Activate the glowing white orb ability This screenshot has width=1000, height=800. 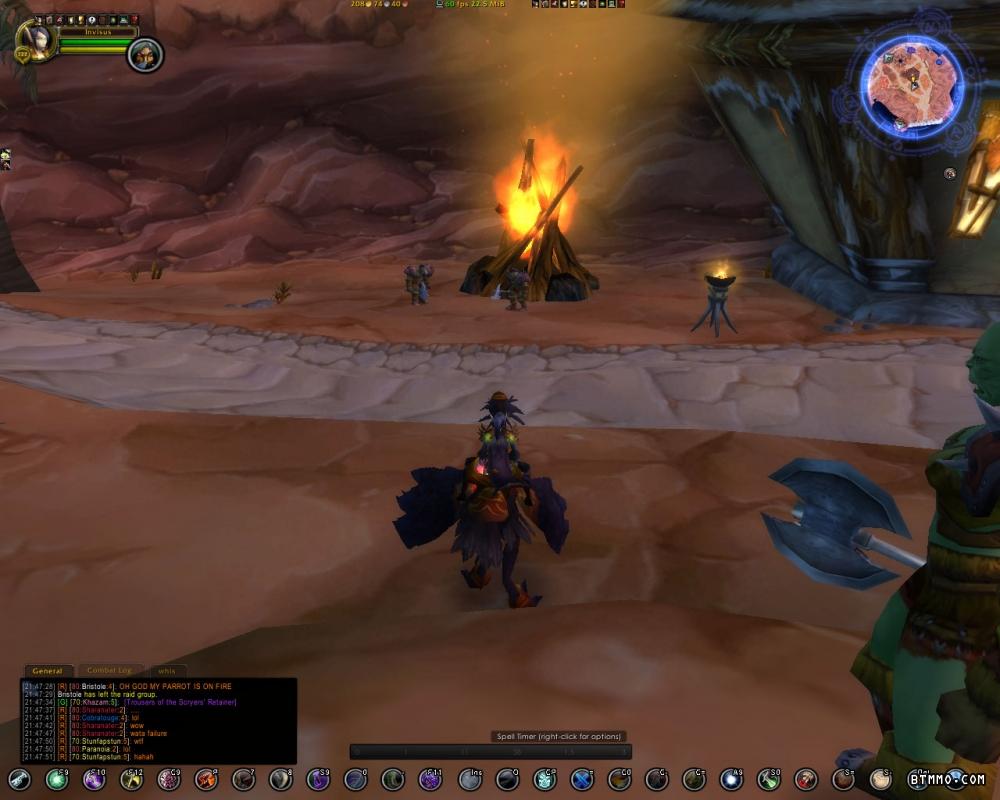[x=732, y=779]
